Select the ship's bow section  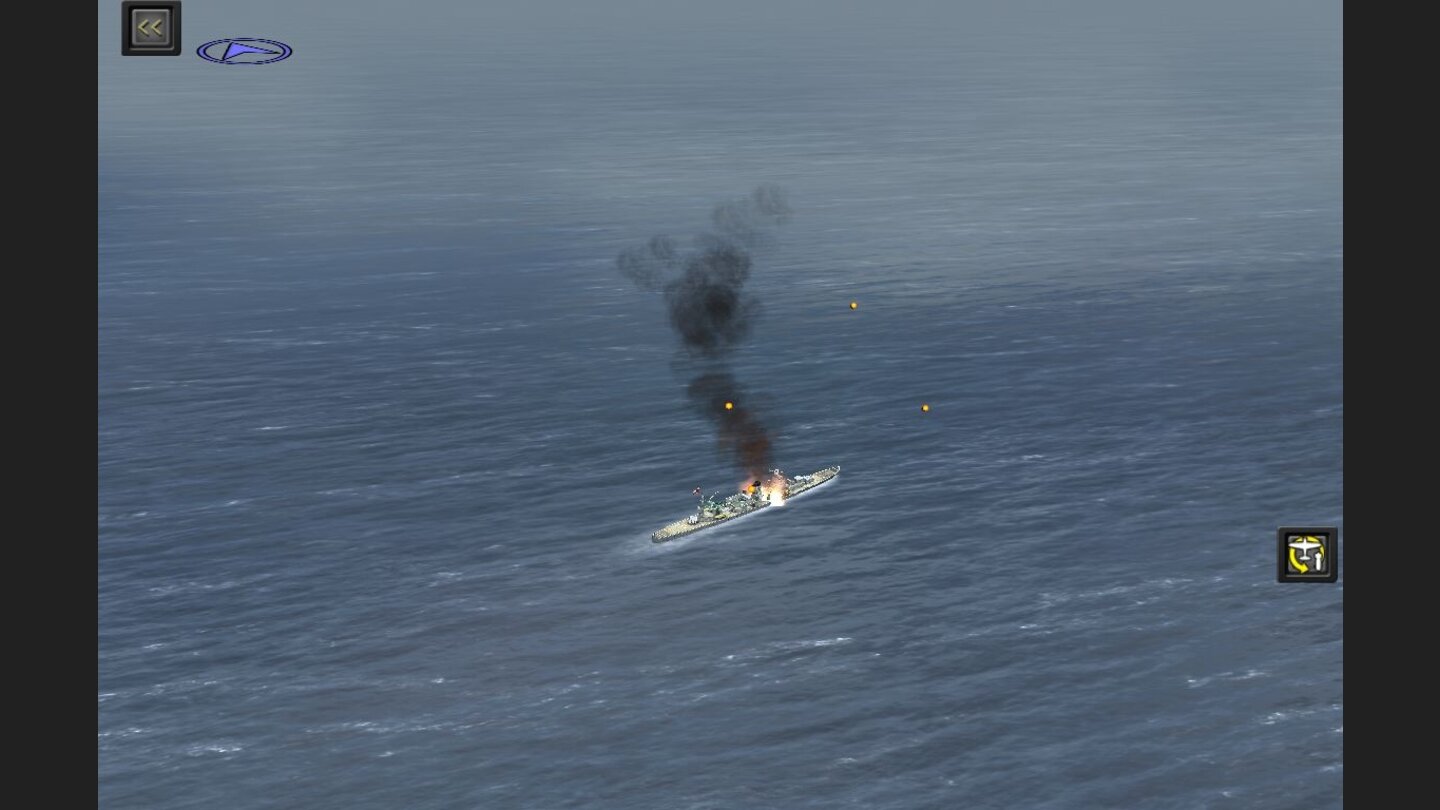825,472
